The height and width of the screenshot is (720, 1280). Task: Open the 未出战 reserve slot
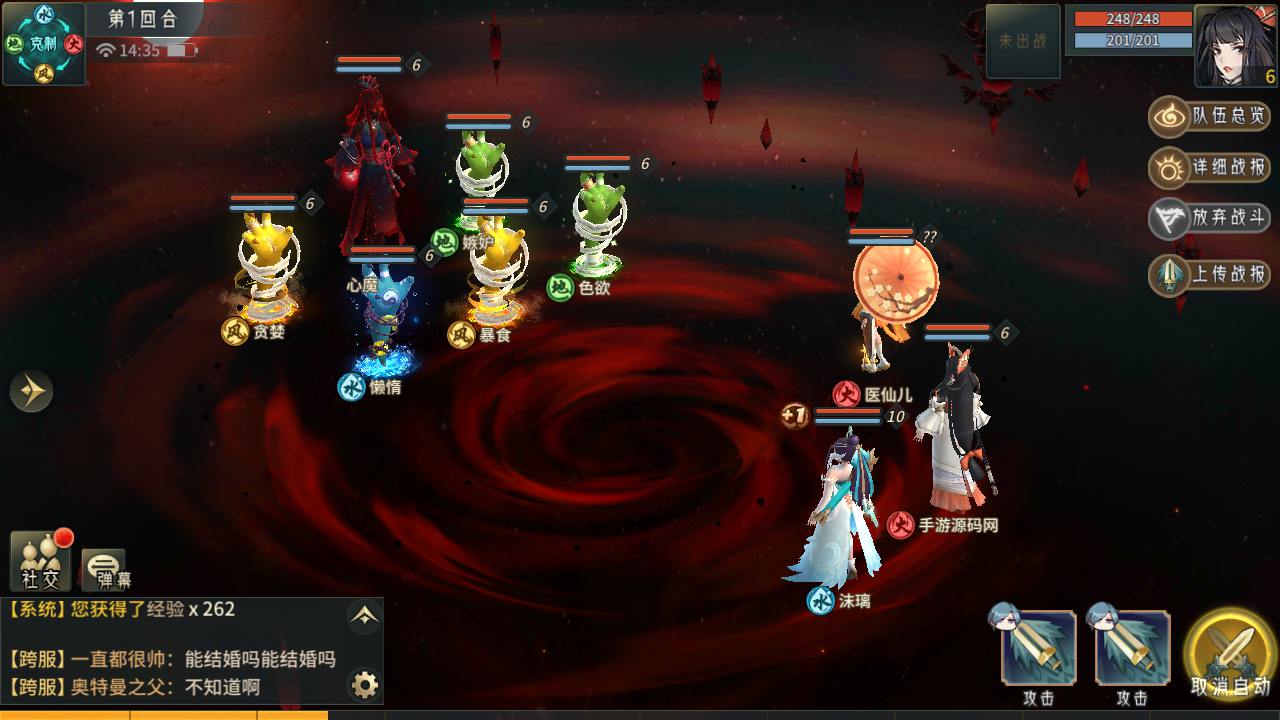(x=1022, y=42)
